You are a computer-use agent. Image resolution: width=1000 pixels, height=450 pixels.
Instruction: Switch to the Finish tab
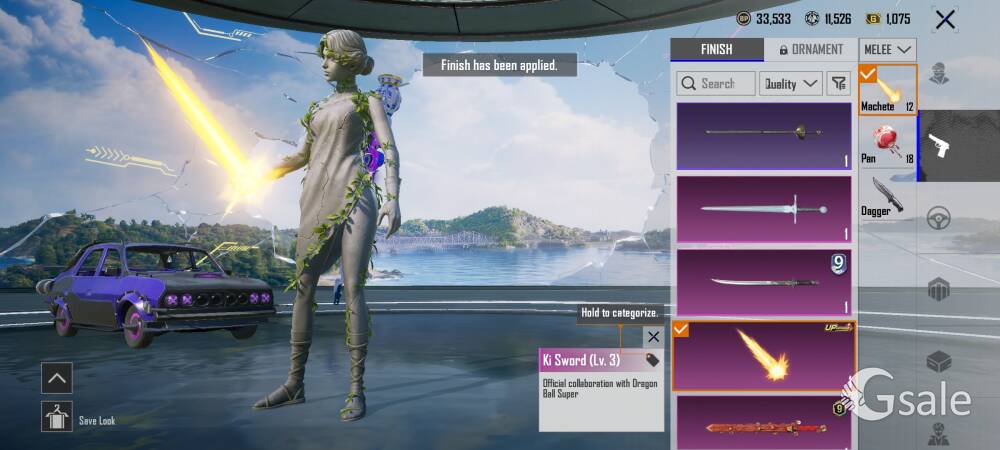coord(716,49)
